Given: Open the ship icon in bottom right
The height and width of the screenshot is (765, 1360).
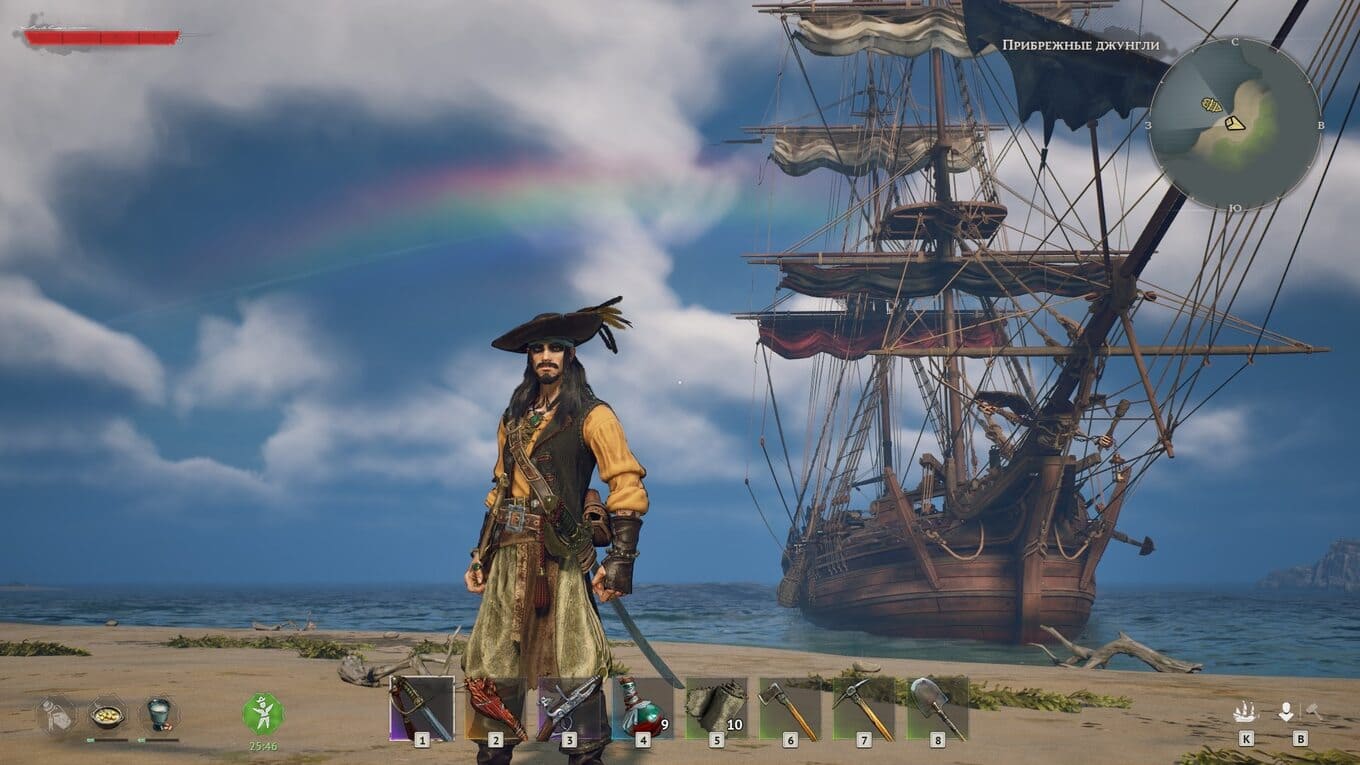Looking at the screenshot, I should tap(1245, 712).
